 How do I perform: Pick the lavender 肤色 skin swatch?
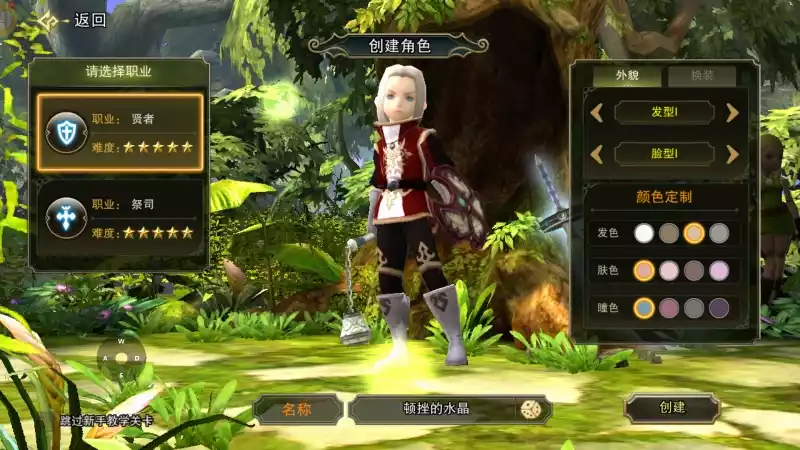click(718, 270)
